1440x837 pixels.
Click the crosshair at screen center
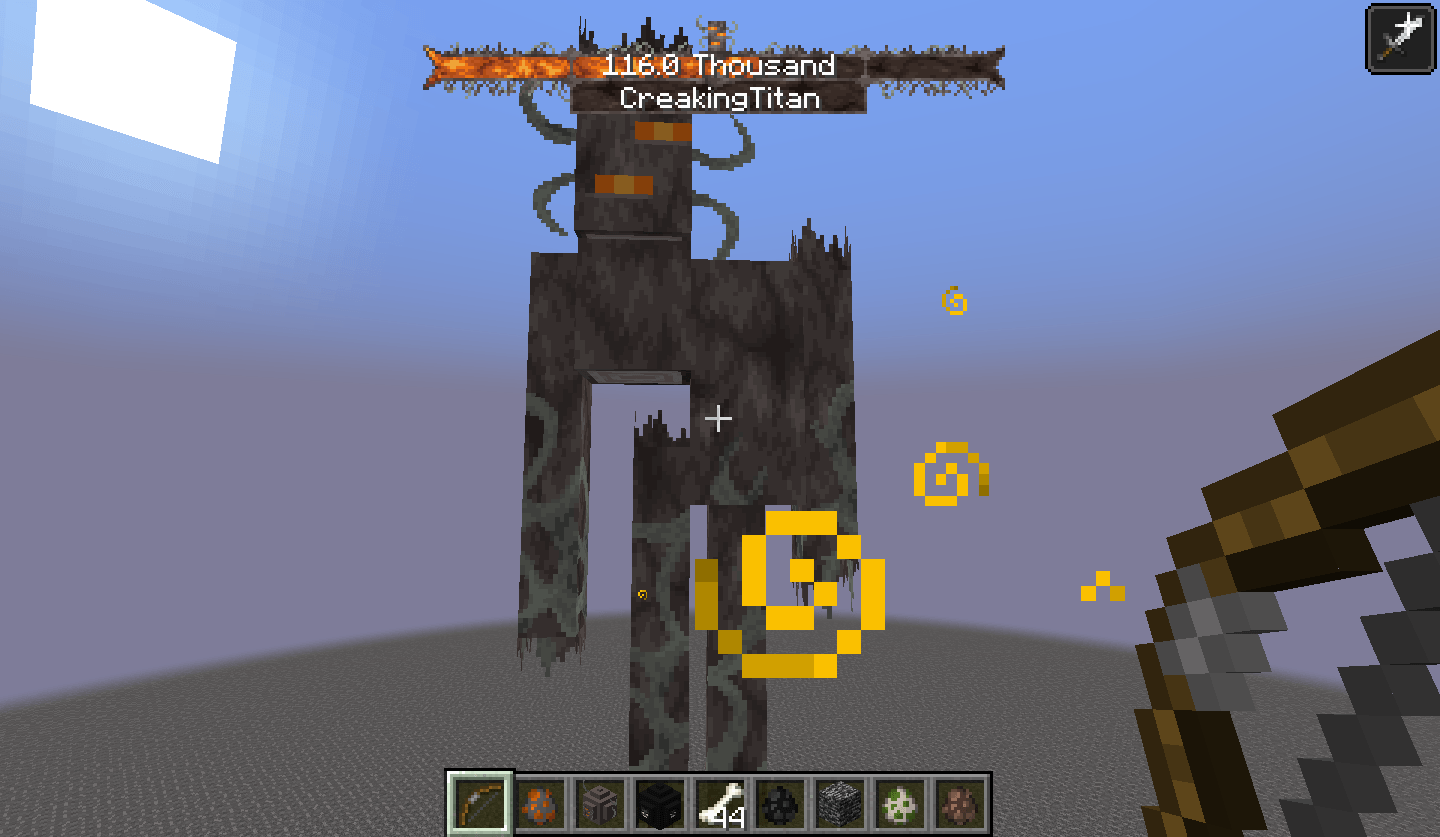(717, 419)
